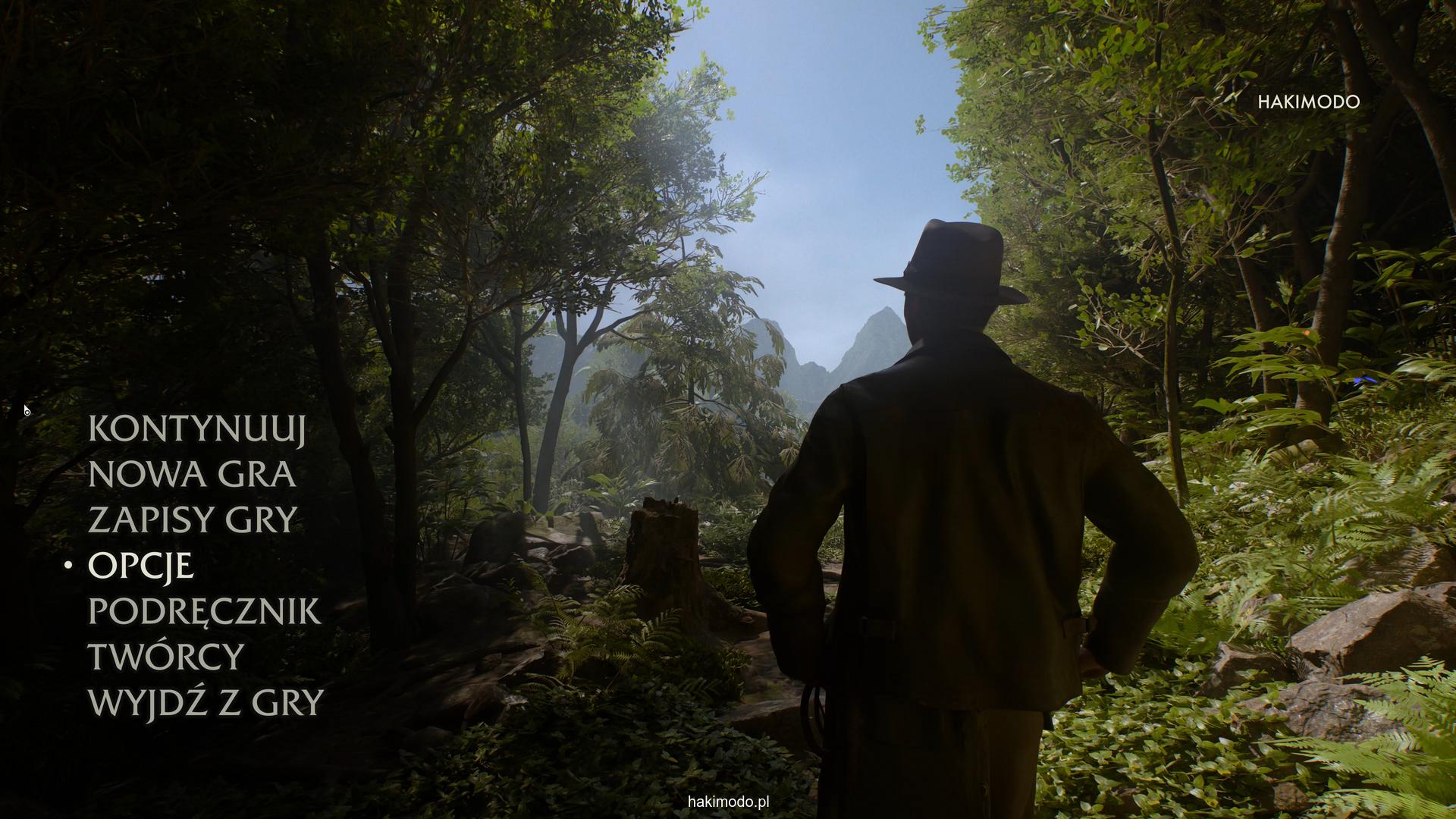This screenshot has height=819, width=1456.
Task: Choose Wyjdź z Gry to quit
Action: click(206, 702)
